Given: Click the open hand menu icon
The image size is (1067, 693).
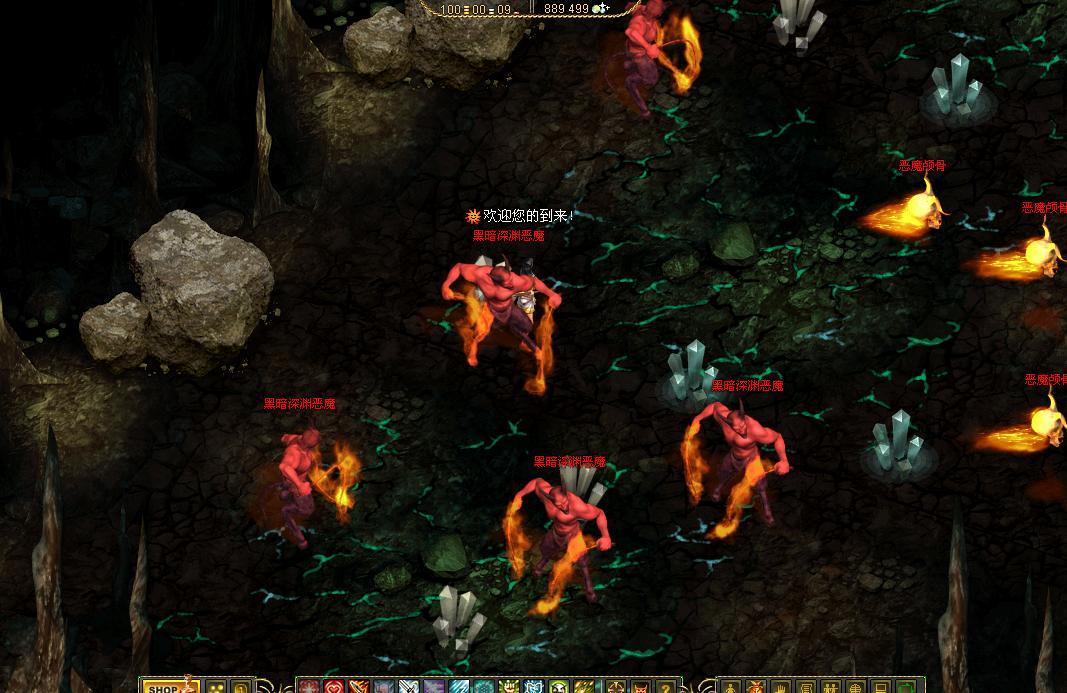Looking at the screenshot, I should [779, 688].
